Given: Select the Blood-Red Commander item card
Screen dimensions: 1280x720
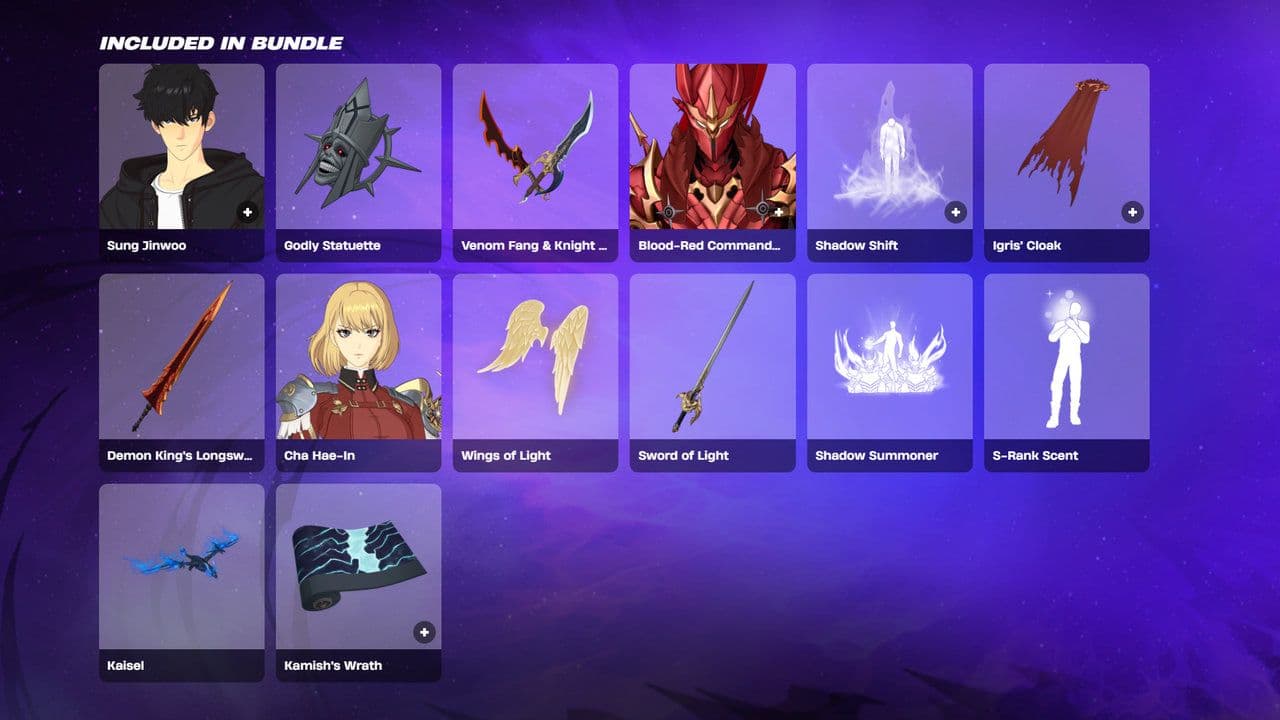Looking at the screenshot, I should coord(712,150).
